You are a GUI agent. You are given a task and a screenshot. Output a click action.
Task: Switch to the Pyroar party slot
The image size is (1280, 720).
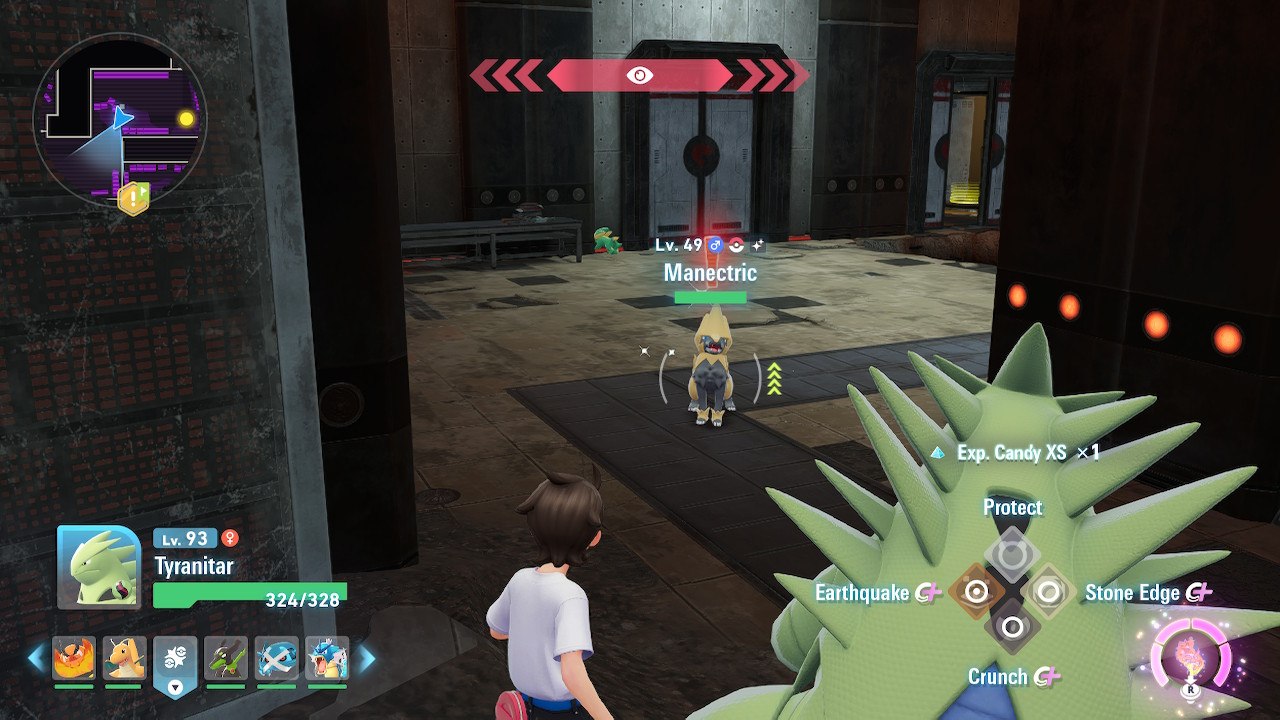74,659
